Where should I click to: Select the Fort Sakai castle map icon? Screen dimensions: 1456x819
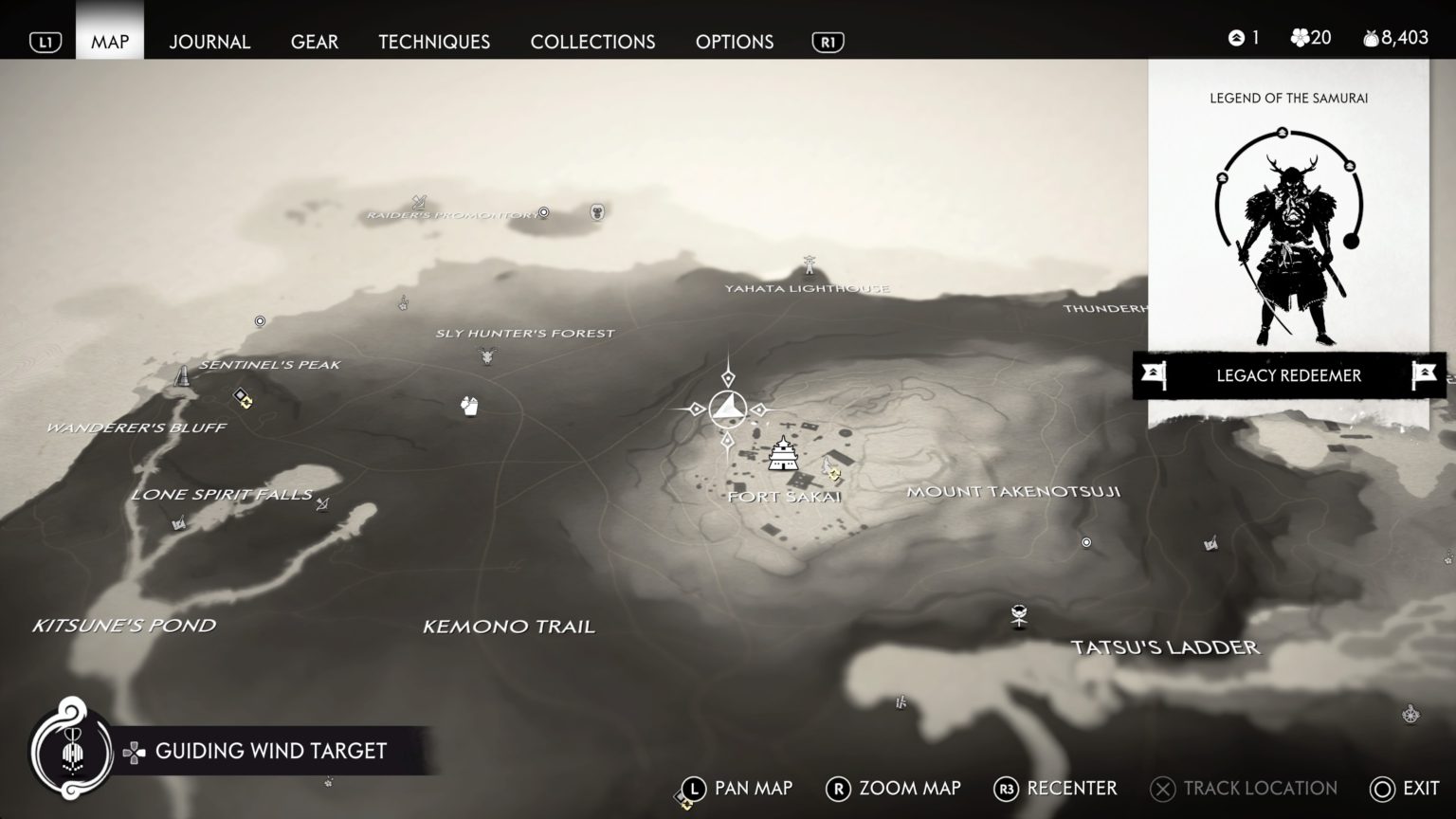pyautogui.click(x=781, y=455)
